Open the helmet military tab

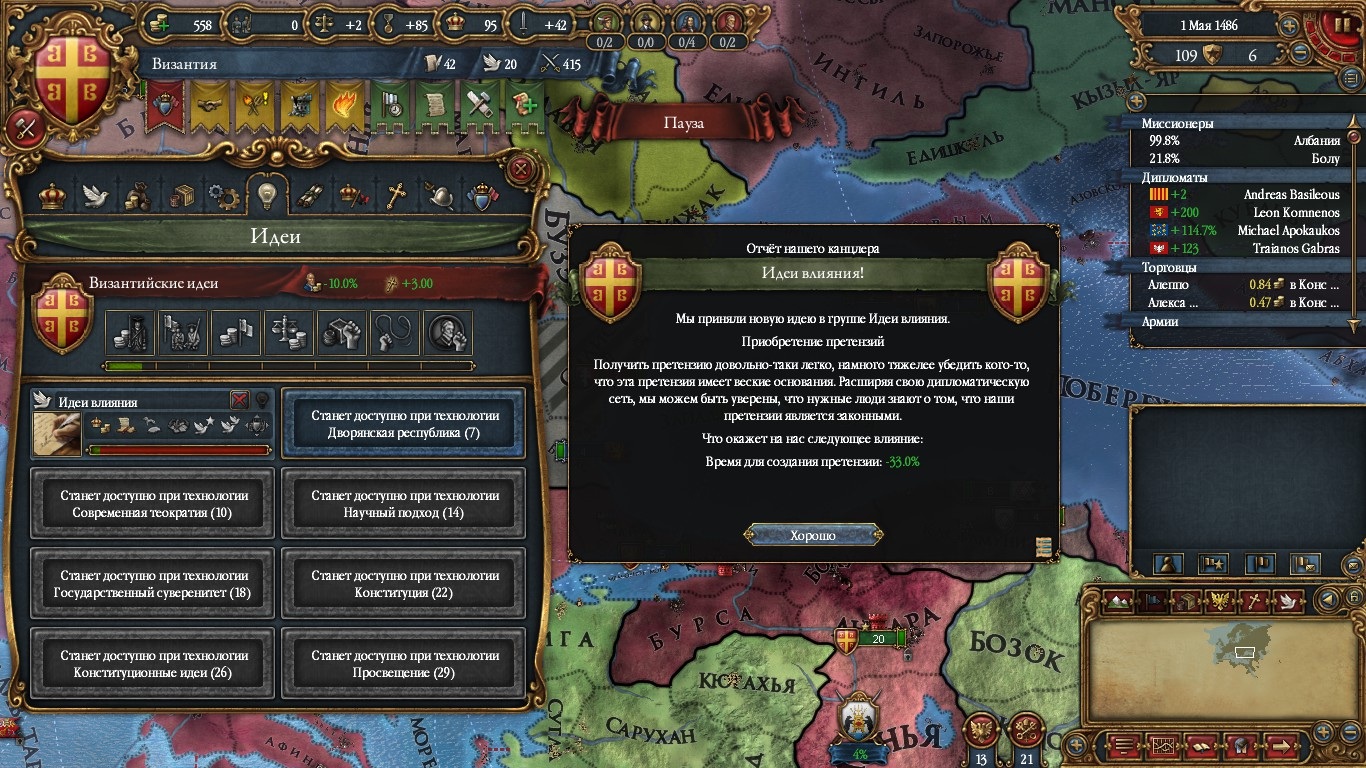click(439, 195)
